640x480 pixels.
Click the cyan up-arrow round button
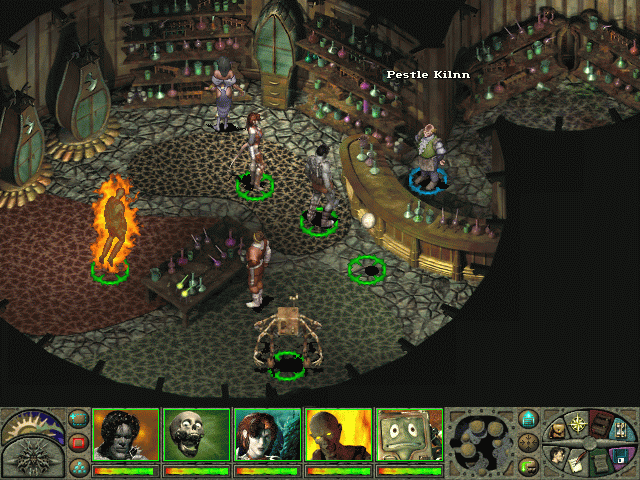click(x=529, y=420)
